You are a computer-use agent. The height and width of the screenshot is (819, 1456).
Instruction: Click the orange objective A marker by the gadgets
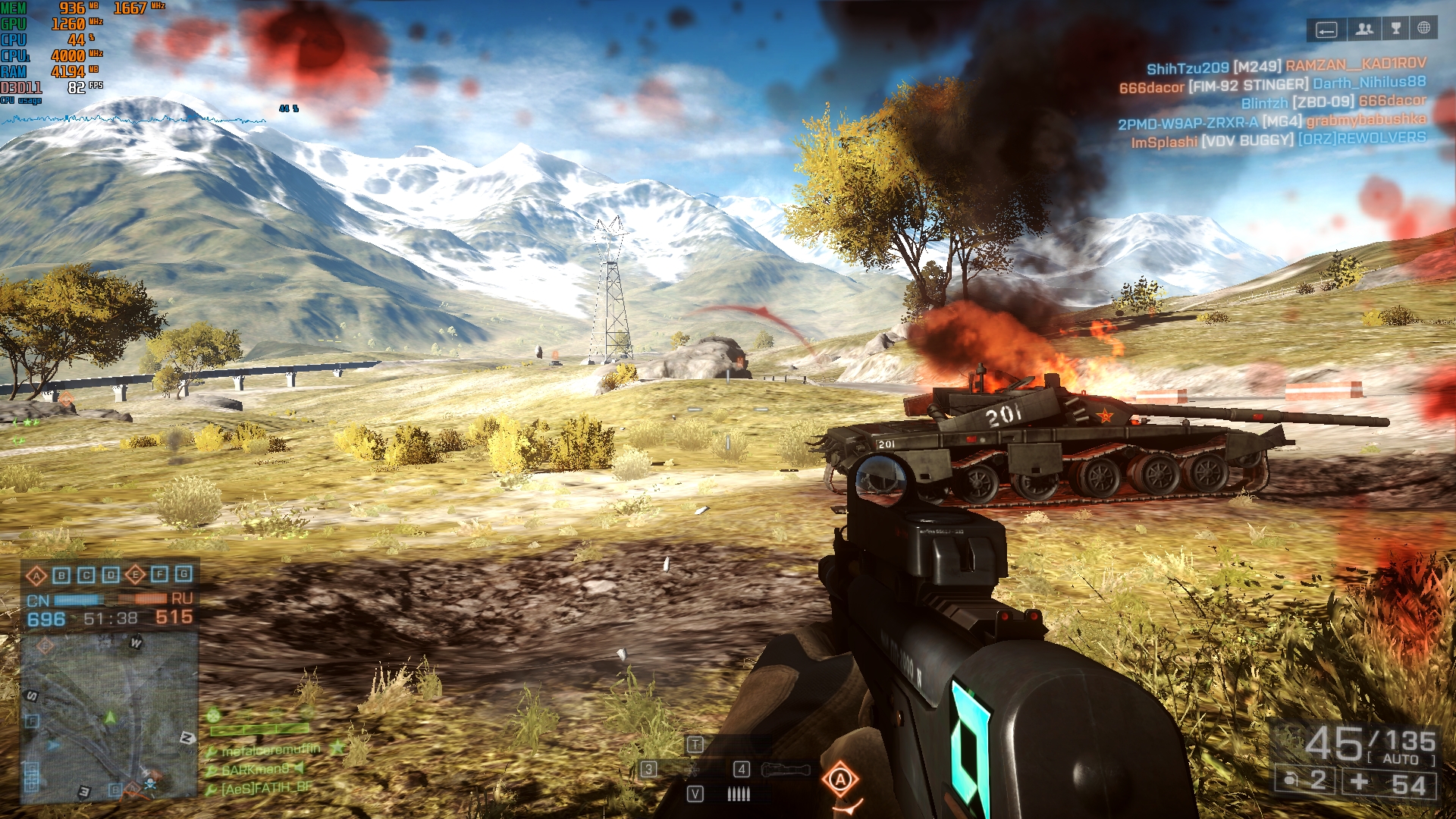coord(840,780)
